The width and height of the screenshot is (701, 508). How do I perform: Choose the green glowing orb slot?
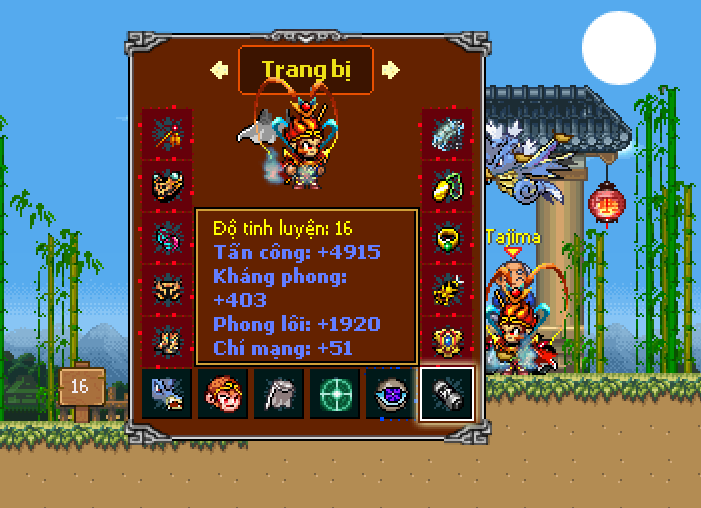pyautogui.click(x=334, y=394)
